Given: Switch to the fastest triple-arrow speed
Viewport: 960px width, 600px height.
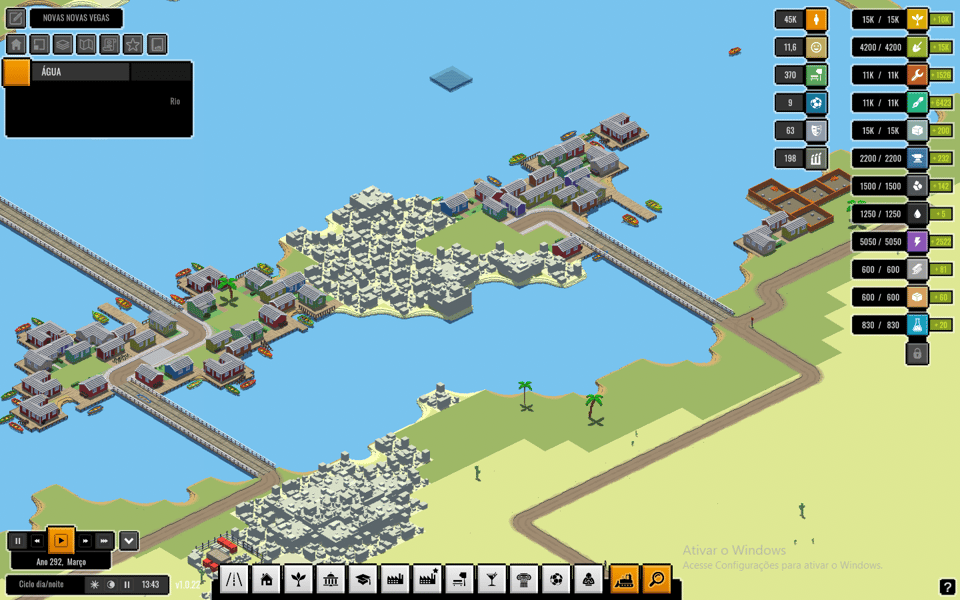Looking at the screenshot, I should [x=104, y=541].
